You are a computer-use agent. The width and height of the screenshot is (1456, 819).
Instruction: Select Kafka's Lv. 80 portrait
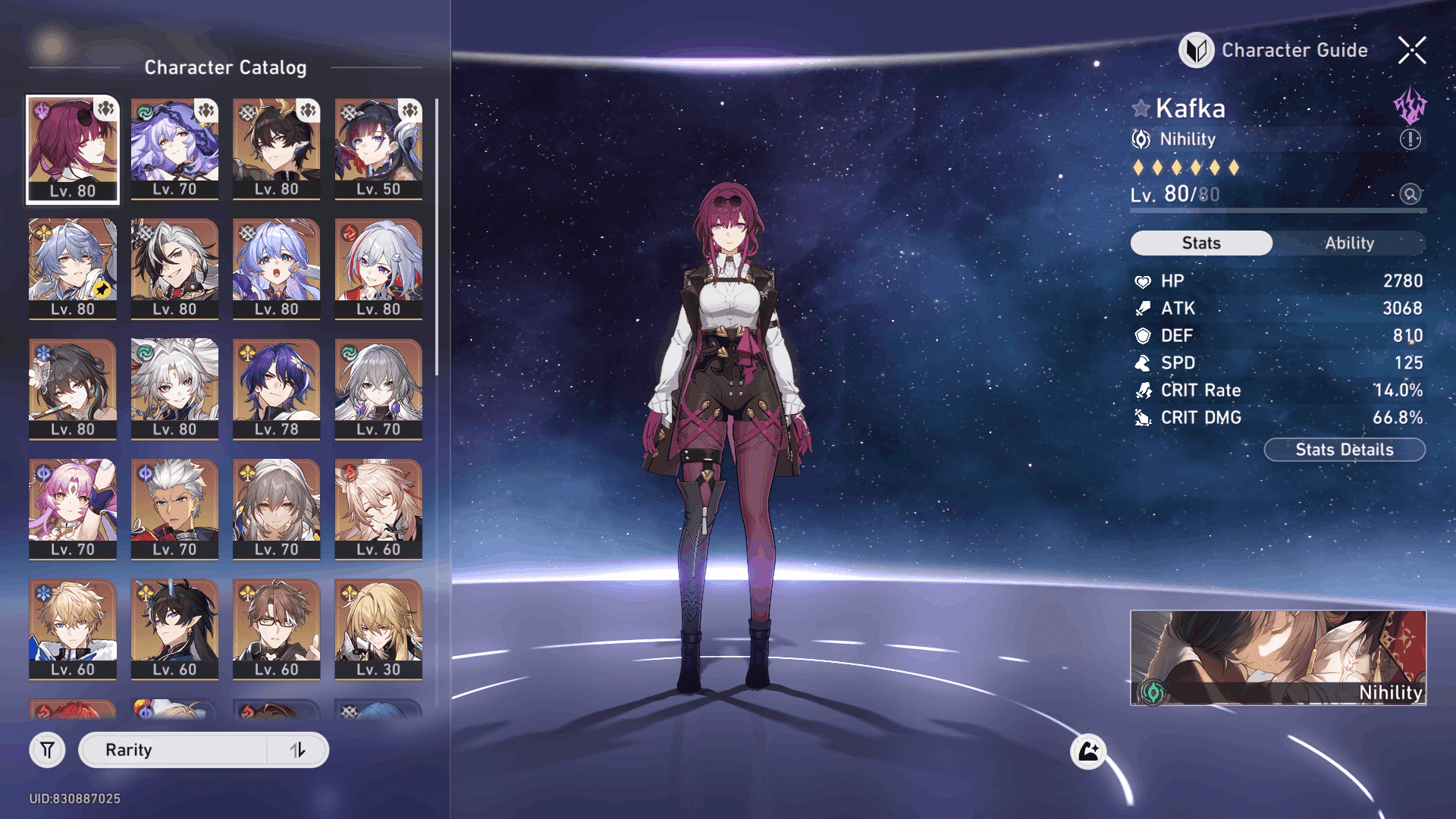[73, 149]
